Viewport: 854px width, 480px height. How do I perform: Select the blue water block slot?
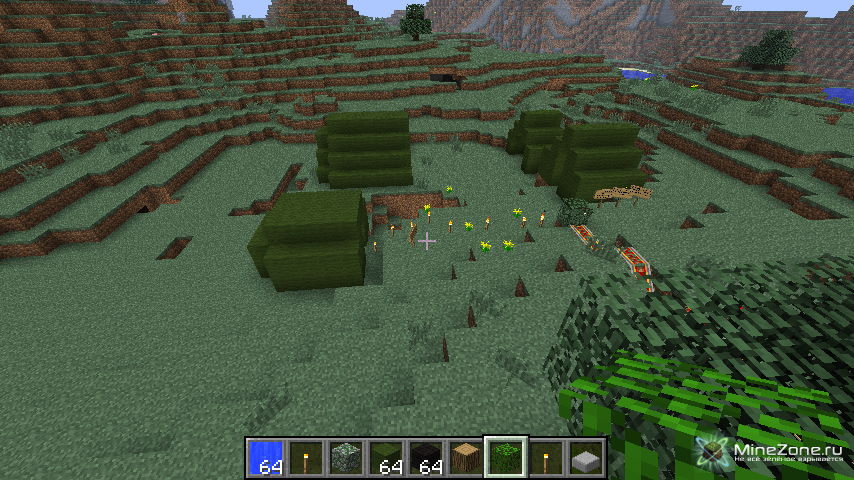[x=266, y=457]
